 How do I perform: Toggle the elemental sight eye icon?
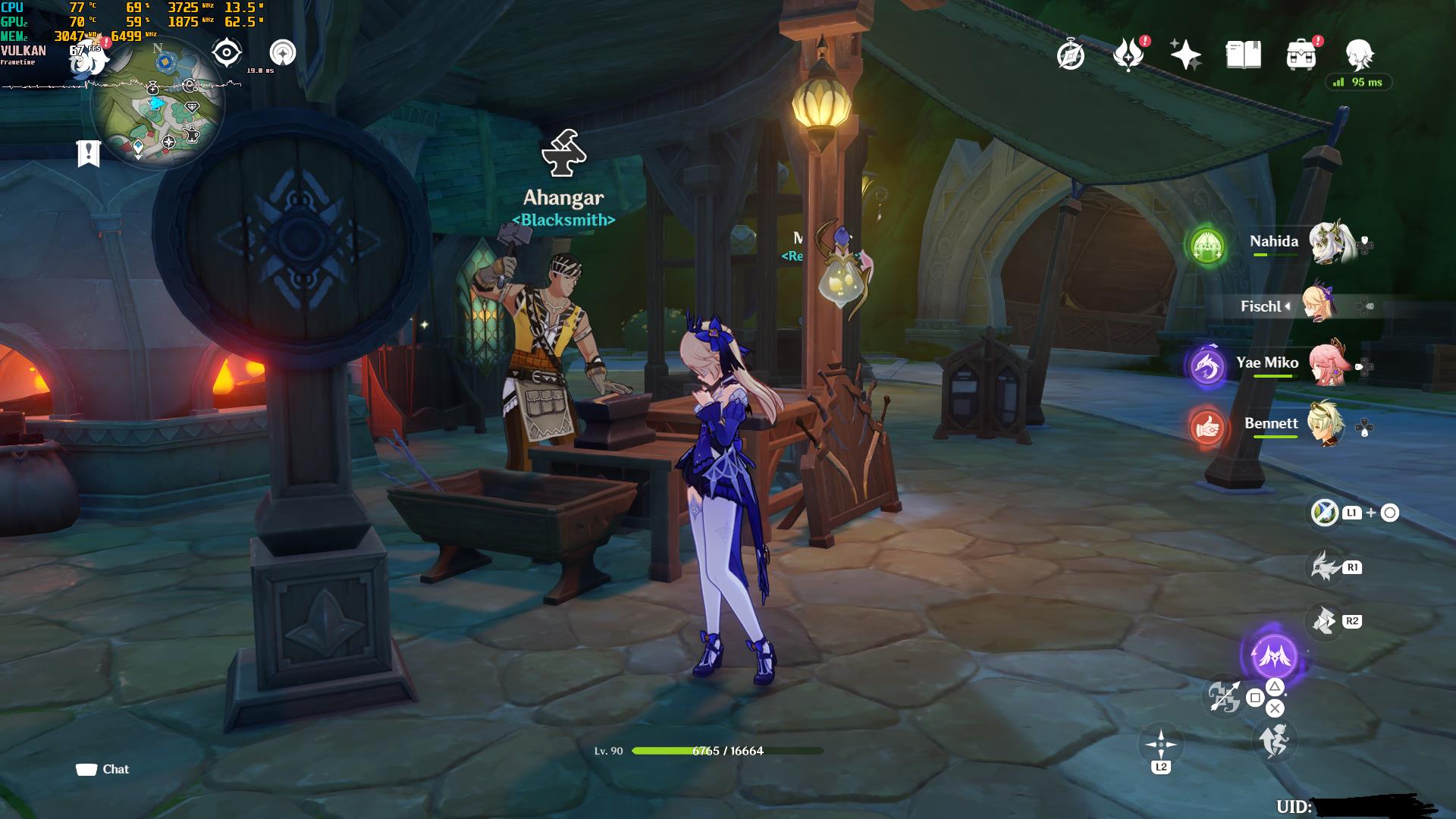(226, 52)
